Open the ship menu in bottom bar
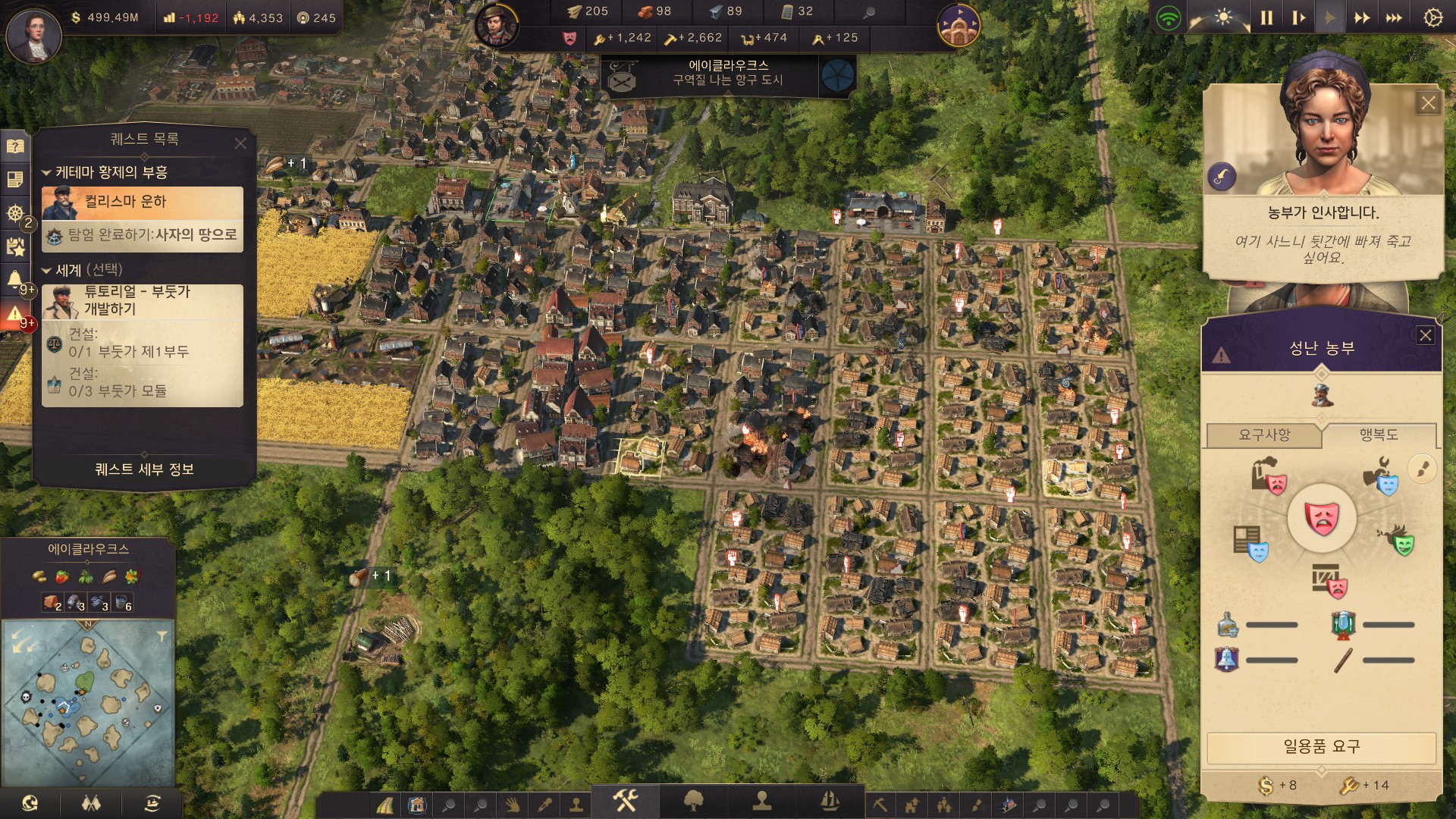The width and height of the screenshot is (1456, 819). point(830,800)
